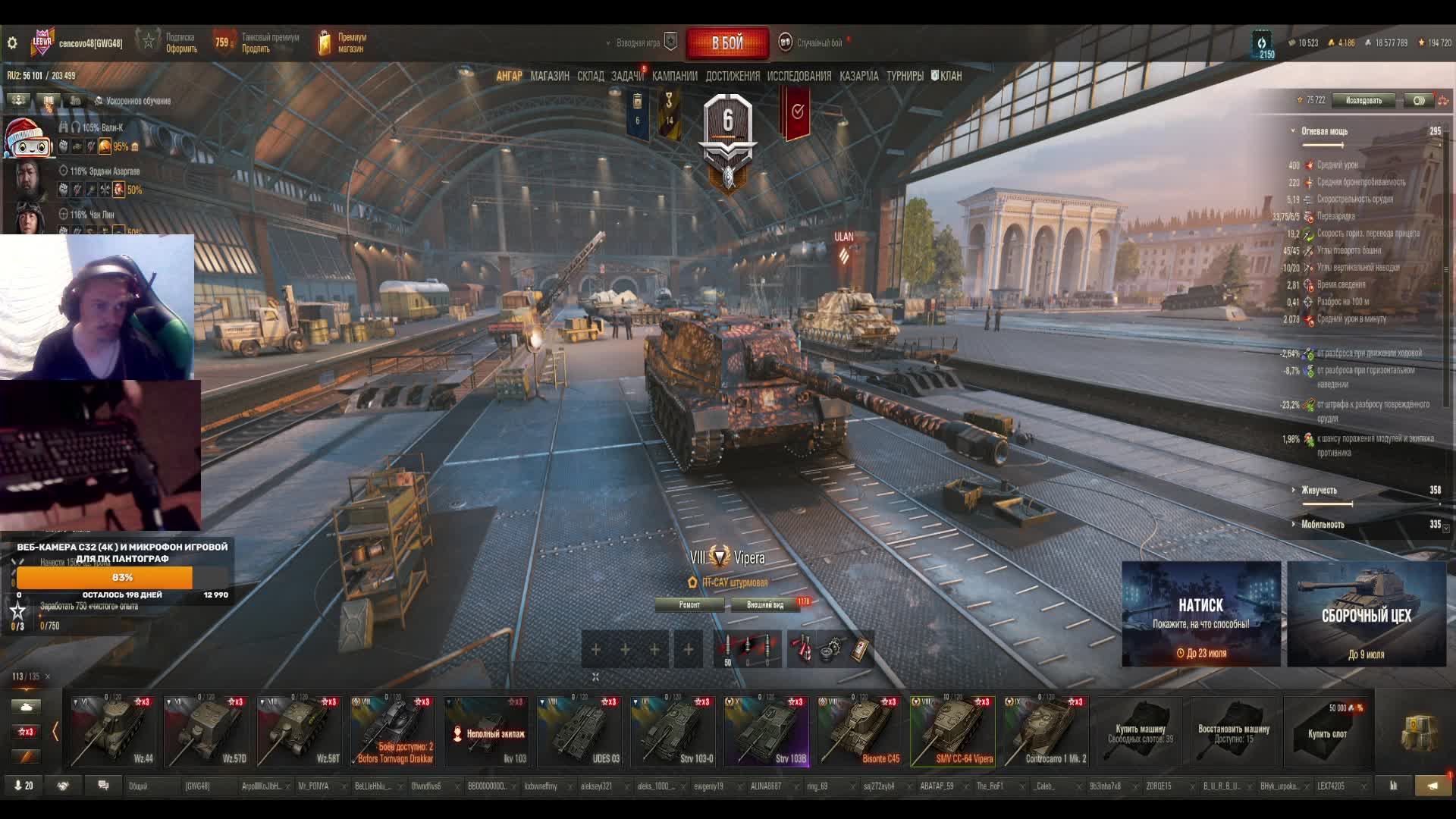Screen dimensions: 1456x819
Task: Open the МАГАЗИН tab
Action: 550,76
